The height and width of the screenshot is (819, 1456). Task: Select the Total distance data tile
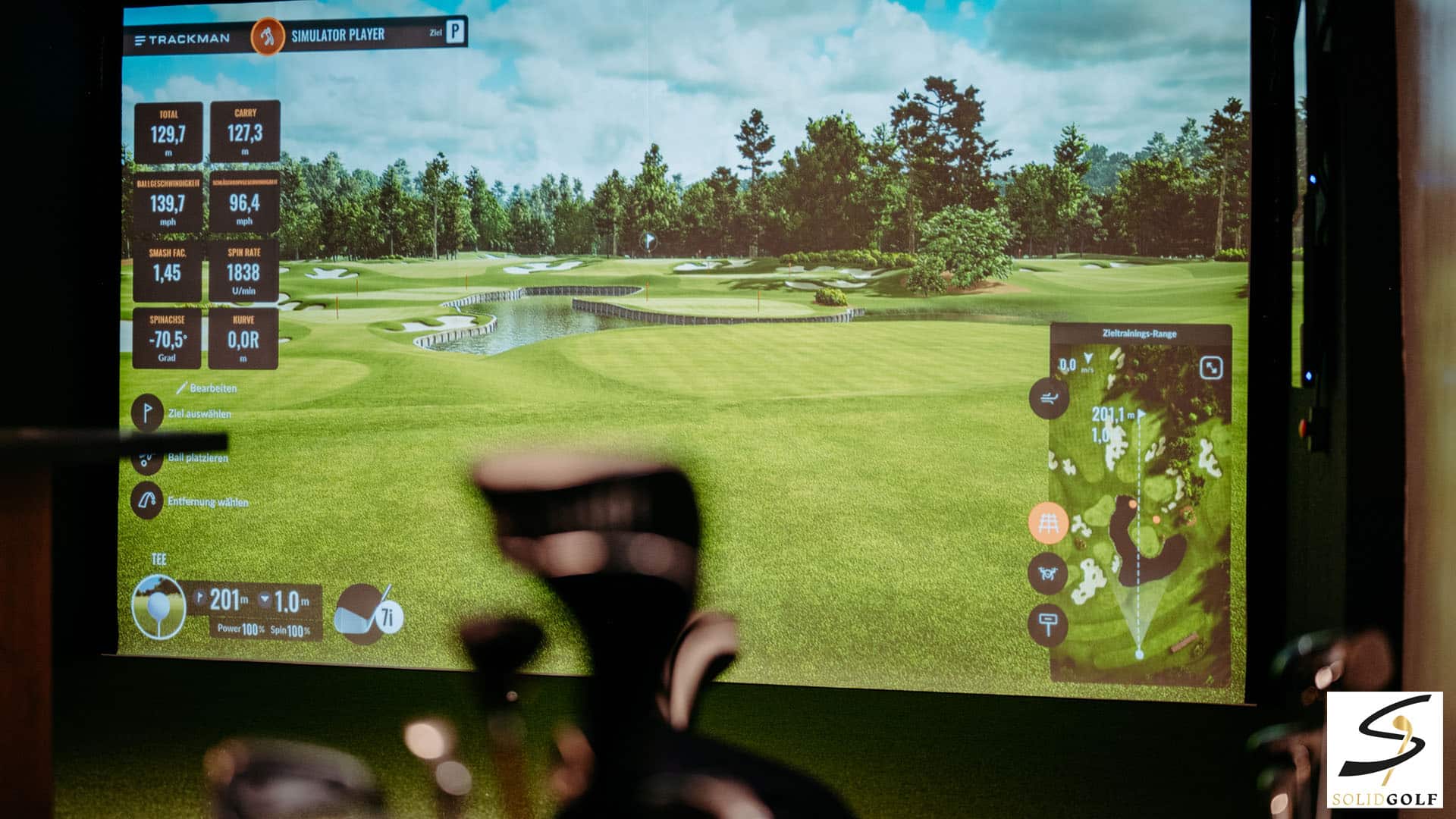point(168,133)
